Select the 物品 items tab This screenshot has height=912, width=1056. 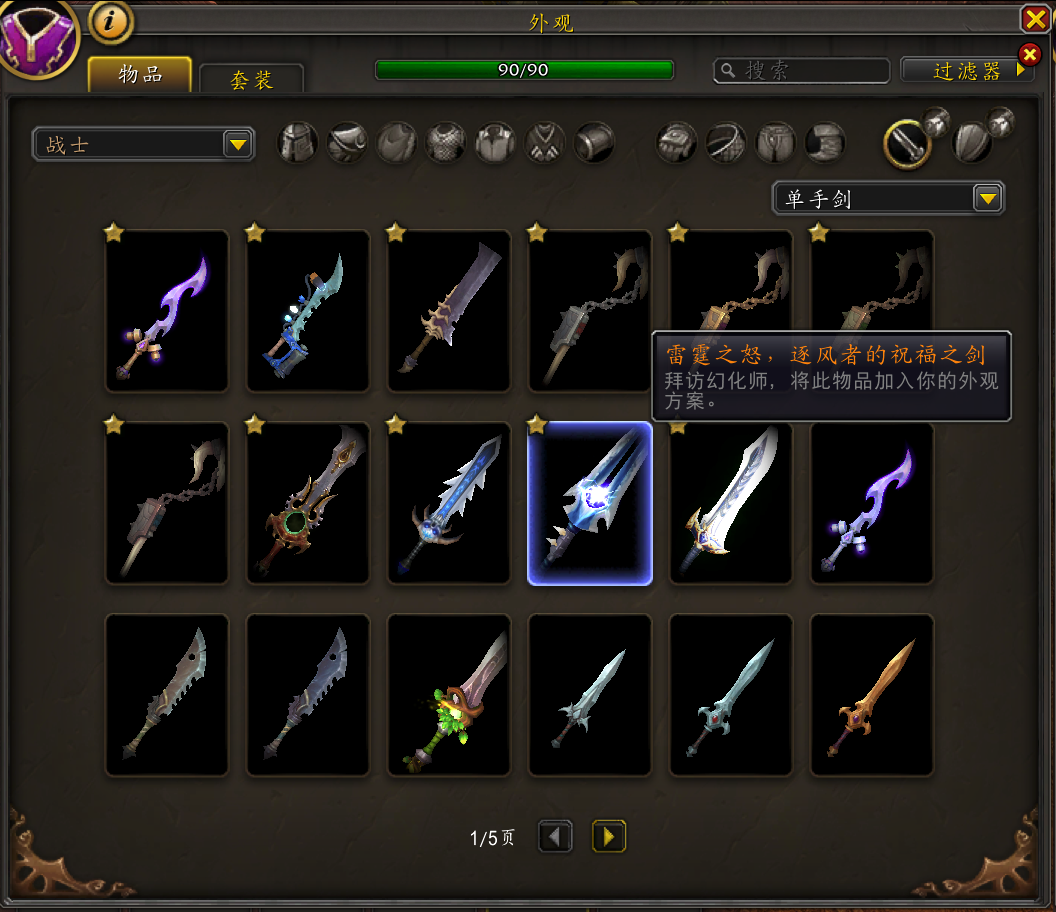tap(140, 74)
